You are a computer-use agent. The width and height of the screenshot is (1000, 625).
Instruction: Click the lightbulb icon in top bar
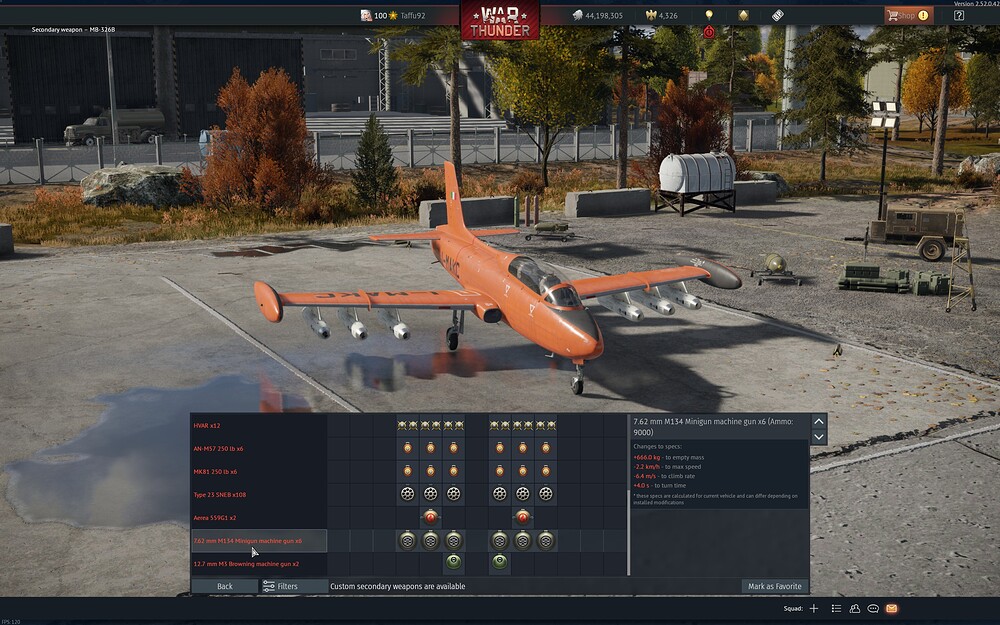click(709, 15)
